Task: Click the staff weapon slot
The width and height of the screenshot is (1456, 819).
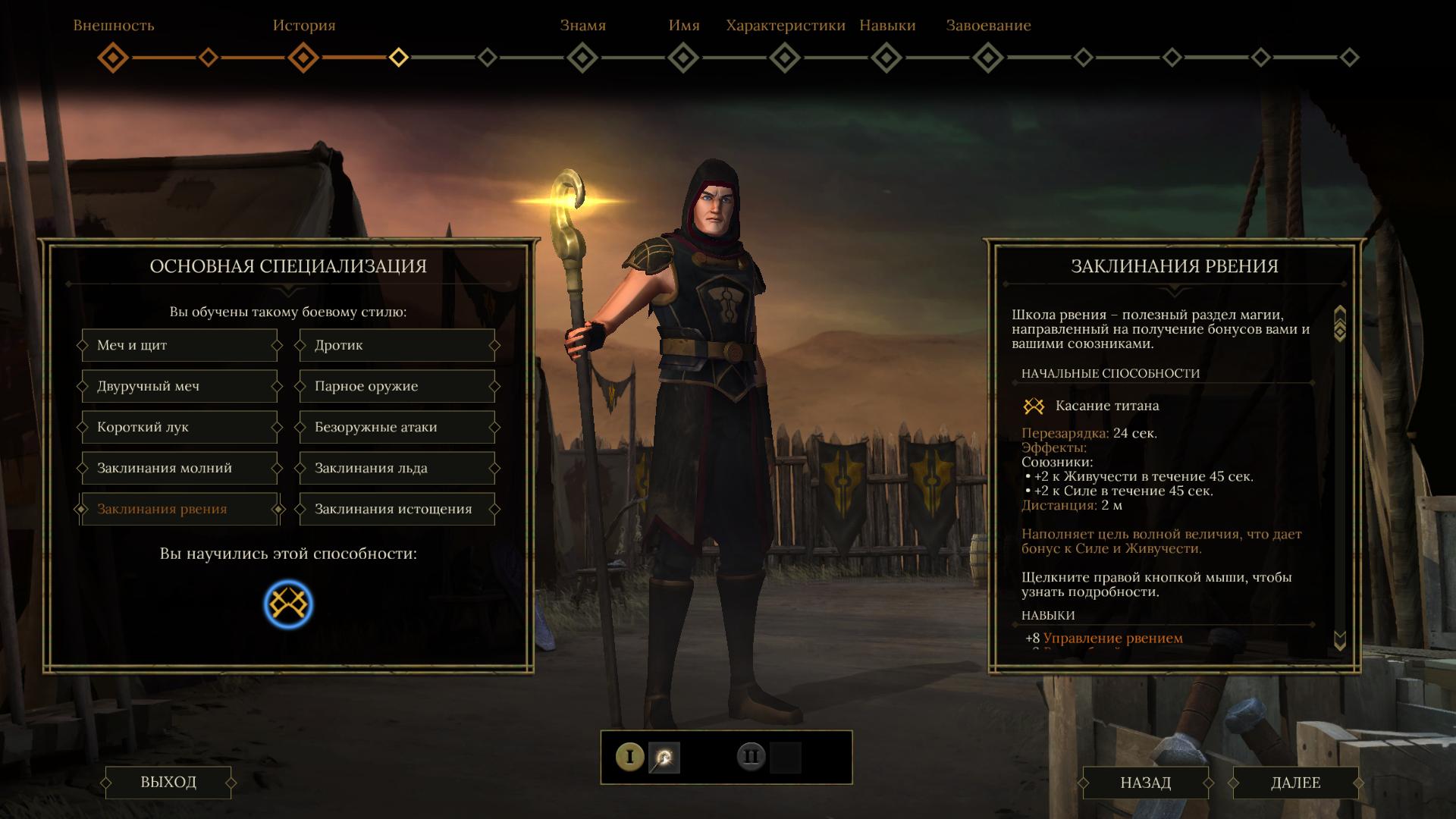Action: point(664,758)
